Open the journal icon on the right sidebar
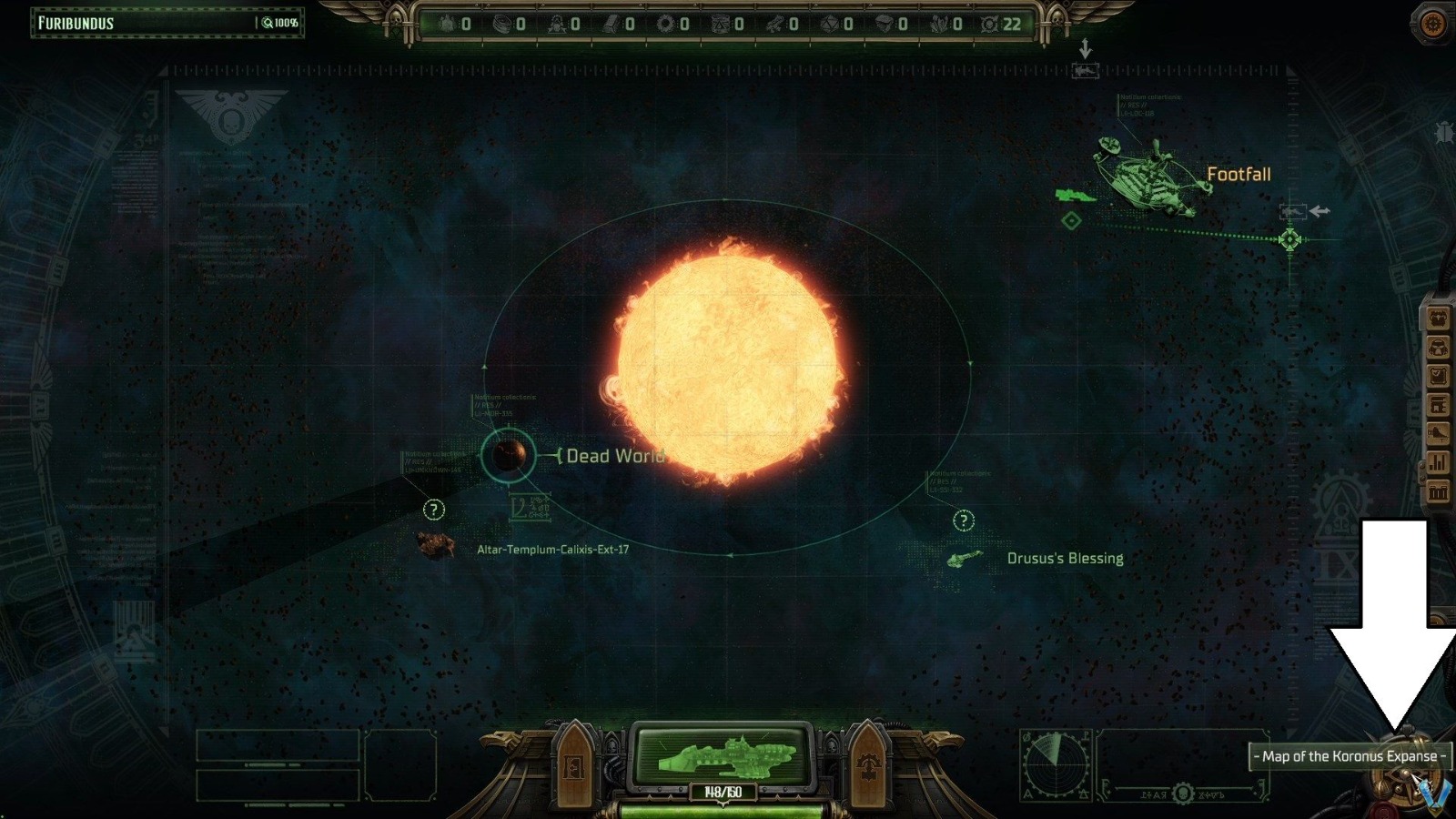This screenshot has width=1456, height=819. click(x=1439, y=375)
